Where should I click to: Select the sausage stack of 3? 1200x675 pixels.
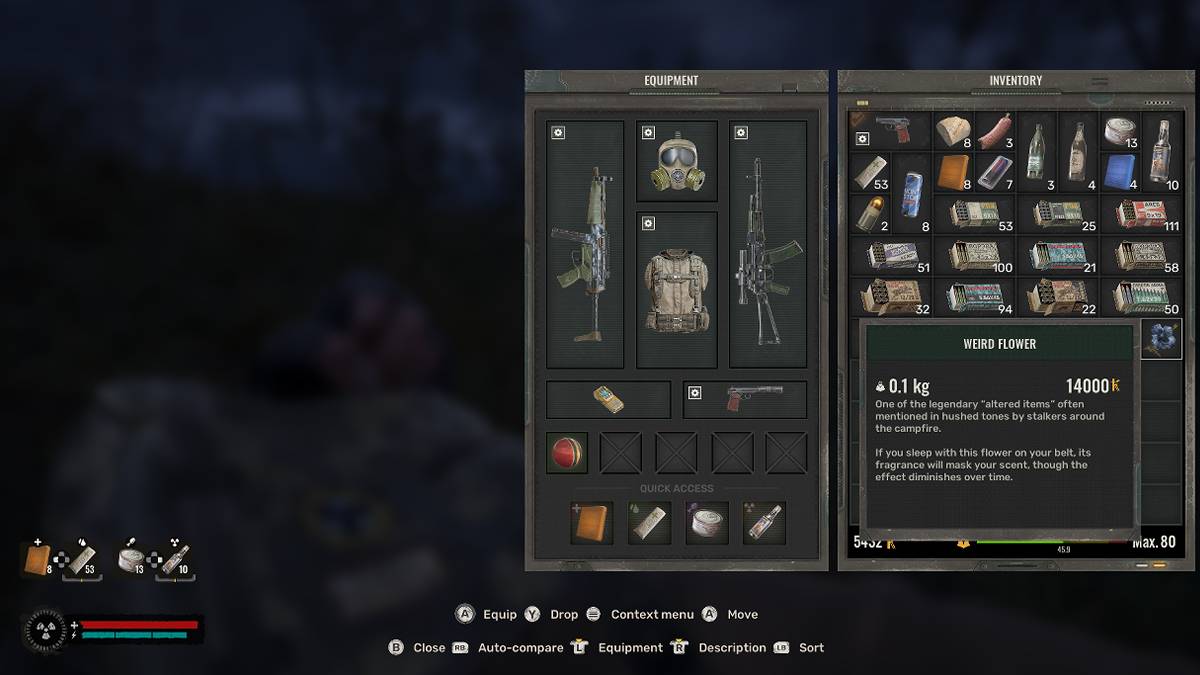(995, 131)
